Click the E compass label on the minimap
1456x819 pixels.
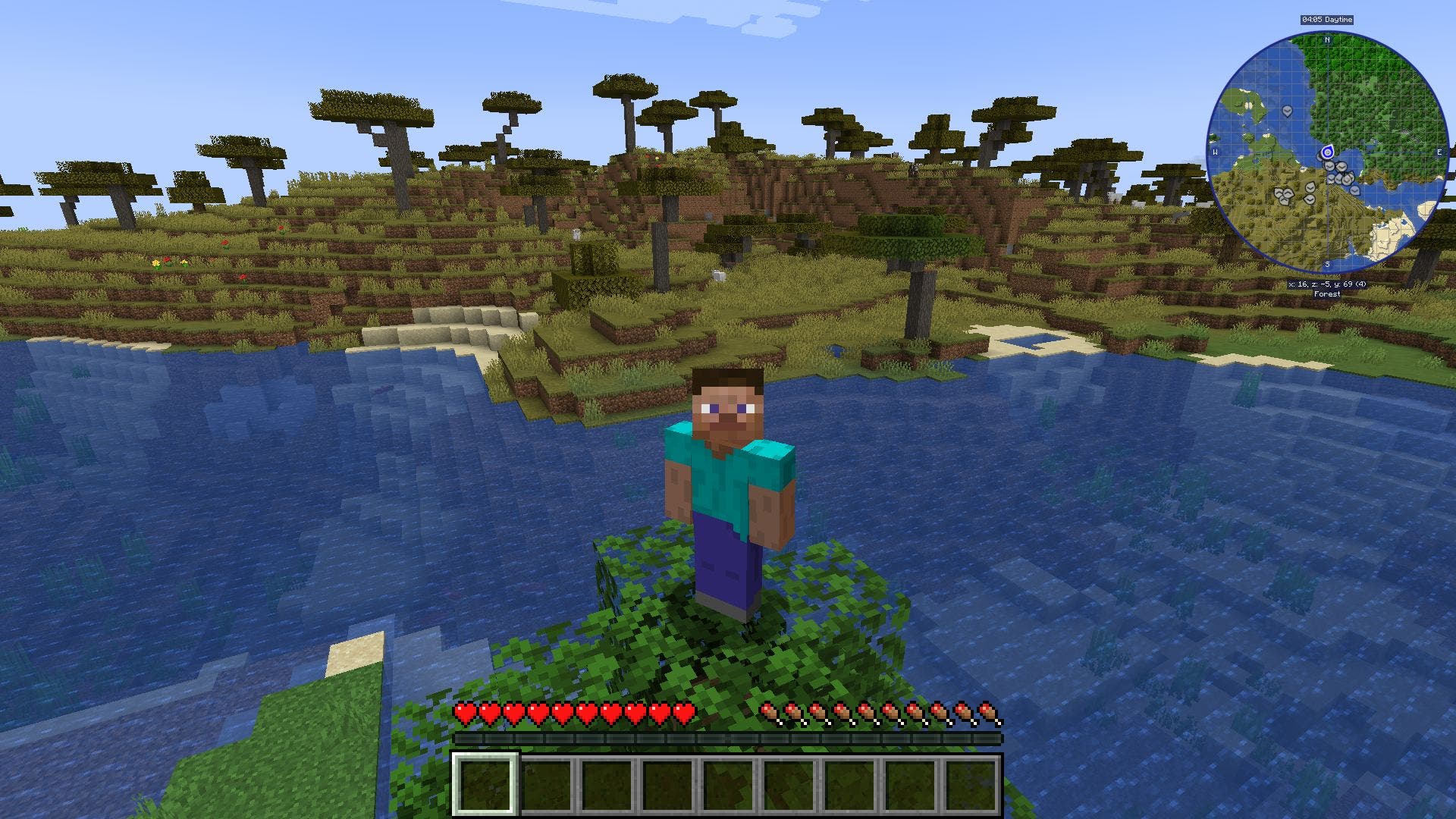coord(1439,152)
